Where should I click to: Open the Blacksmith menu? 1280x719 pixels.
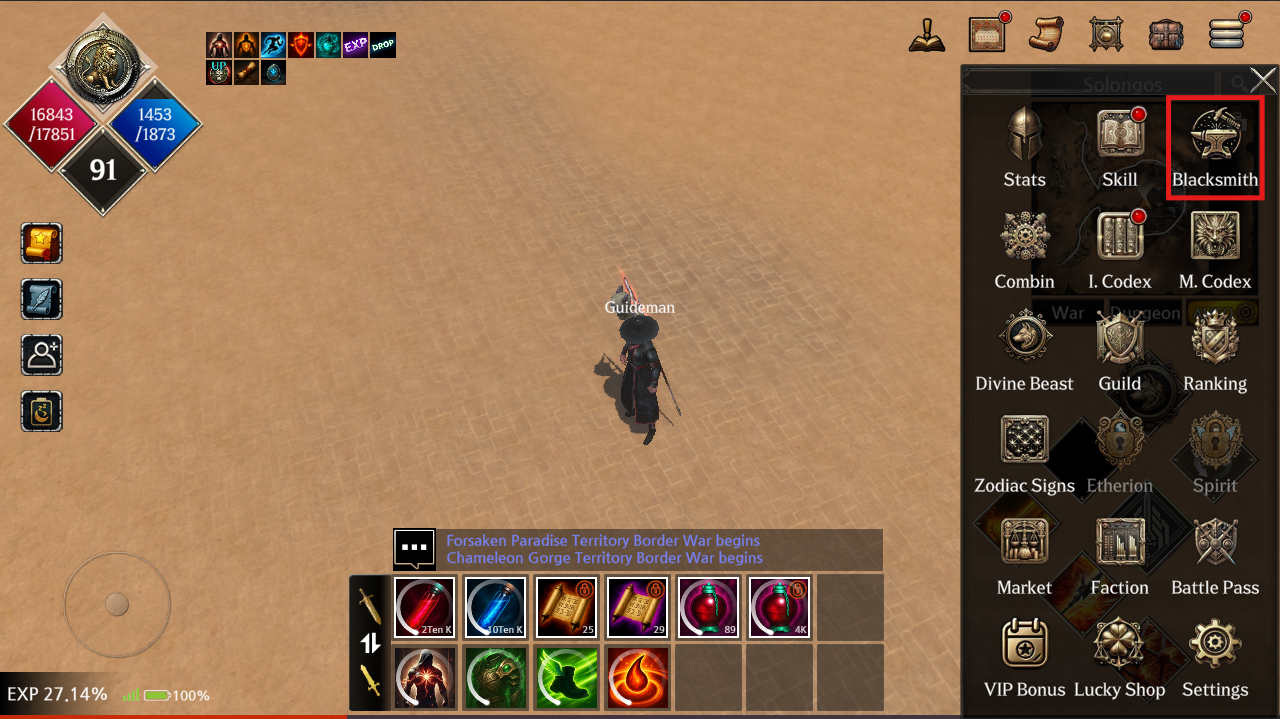click(1214, 146)
